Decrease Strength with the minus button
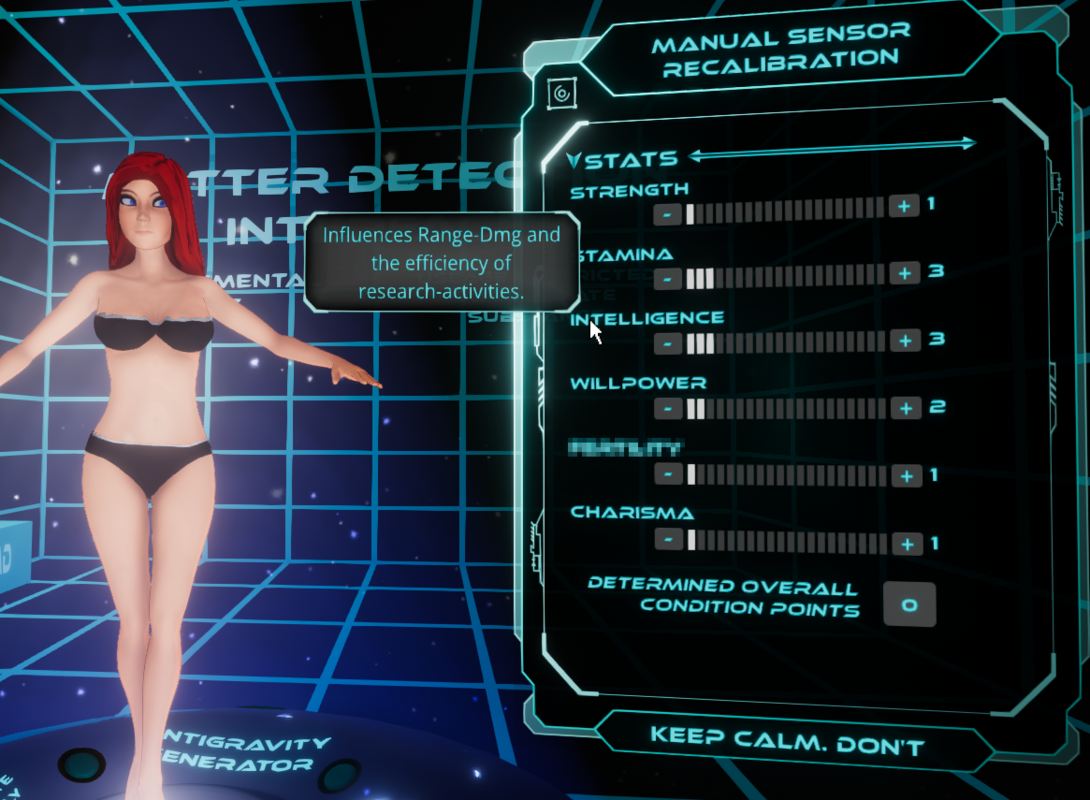Image resolution: width=1090 pixels, height=800 pixels. click(x=668, y=213)
